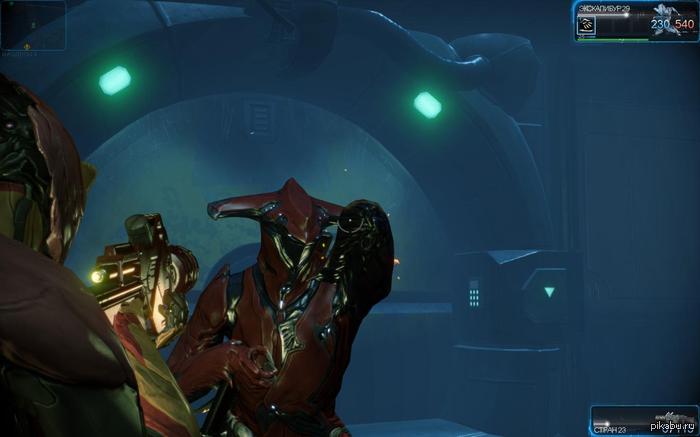
Task: Open the minimap in the corner
Action: coord(33,24)
